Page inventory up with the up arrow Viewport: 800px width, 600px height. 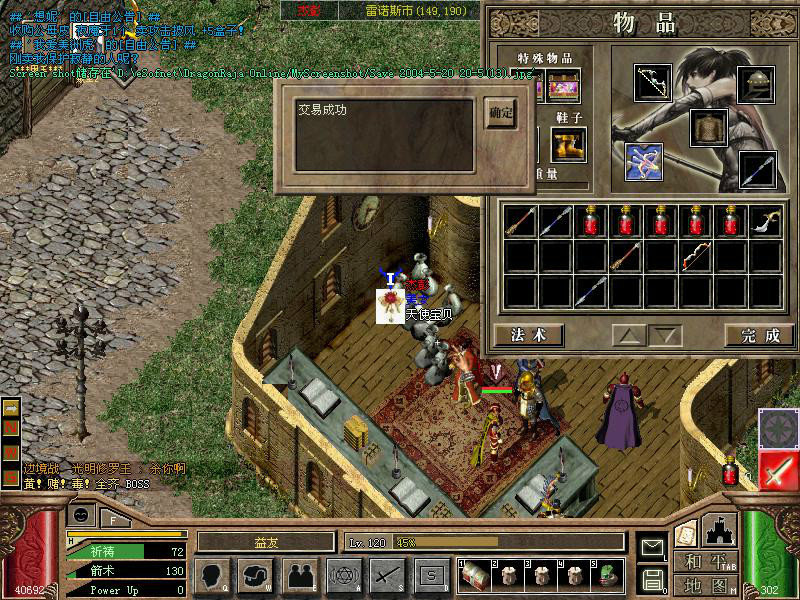click(x=628, y=335)
